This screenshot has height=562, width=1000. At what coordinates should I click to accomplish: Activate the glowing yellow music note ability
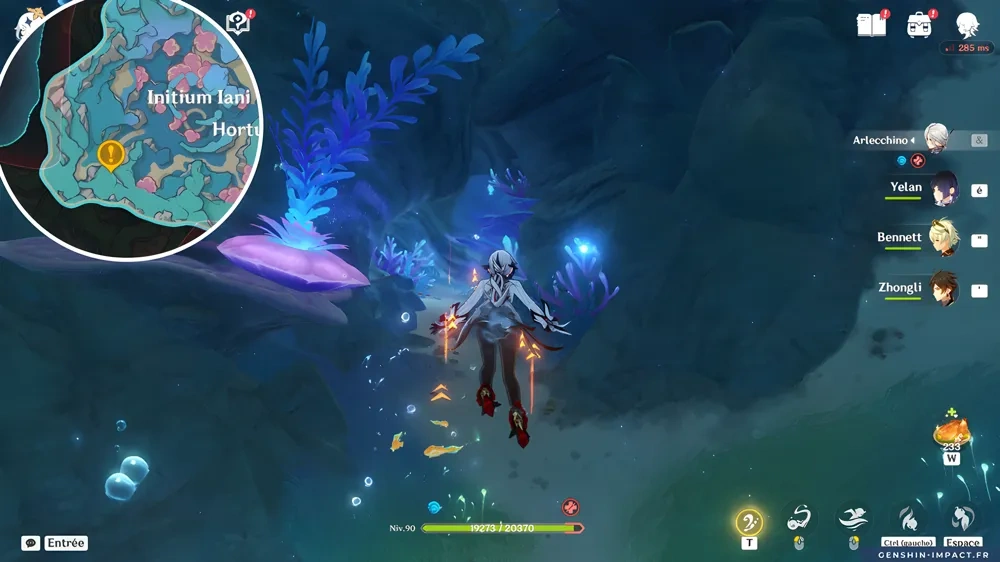pyautogui.click(x=749, y=521)
